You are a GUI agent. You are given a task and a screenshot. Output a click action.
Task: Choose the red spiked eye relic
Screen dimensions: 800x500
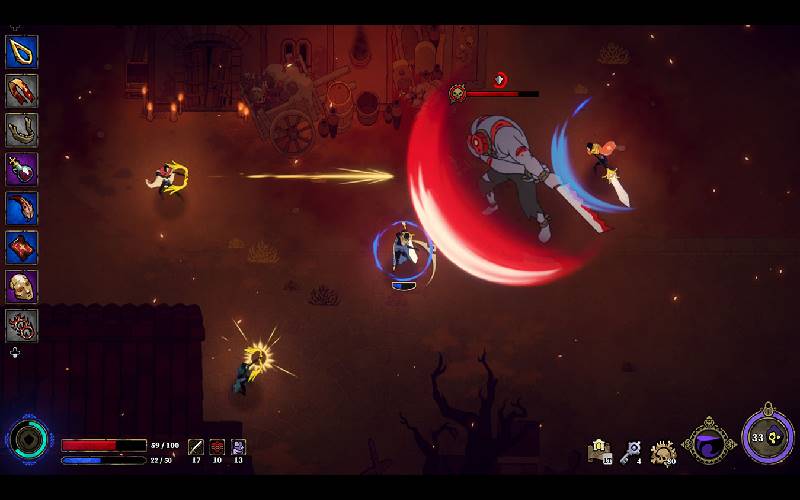[22, 326]
